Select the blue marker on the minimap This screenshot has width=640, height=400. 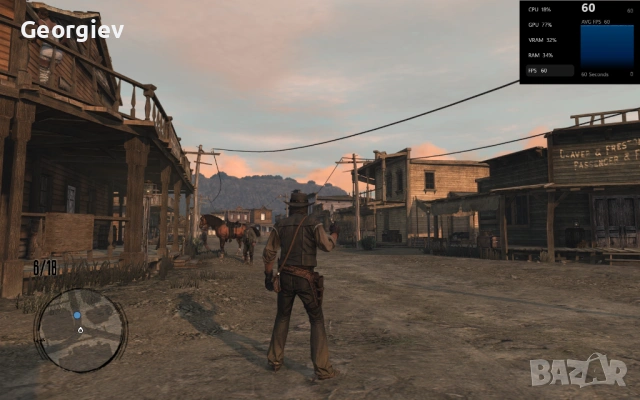[x=77, y=315]
